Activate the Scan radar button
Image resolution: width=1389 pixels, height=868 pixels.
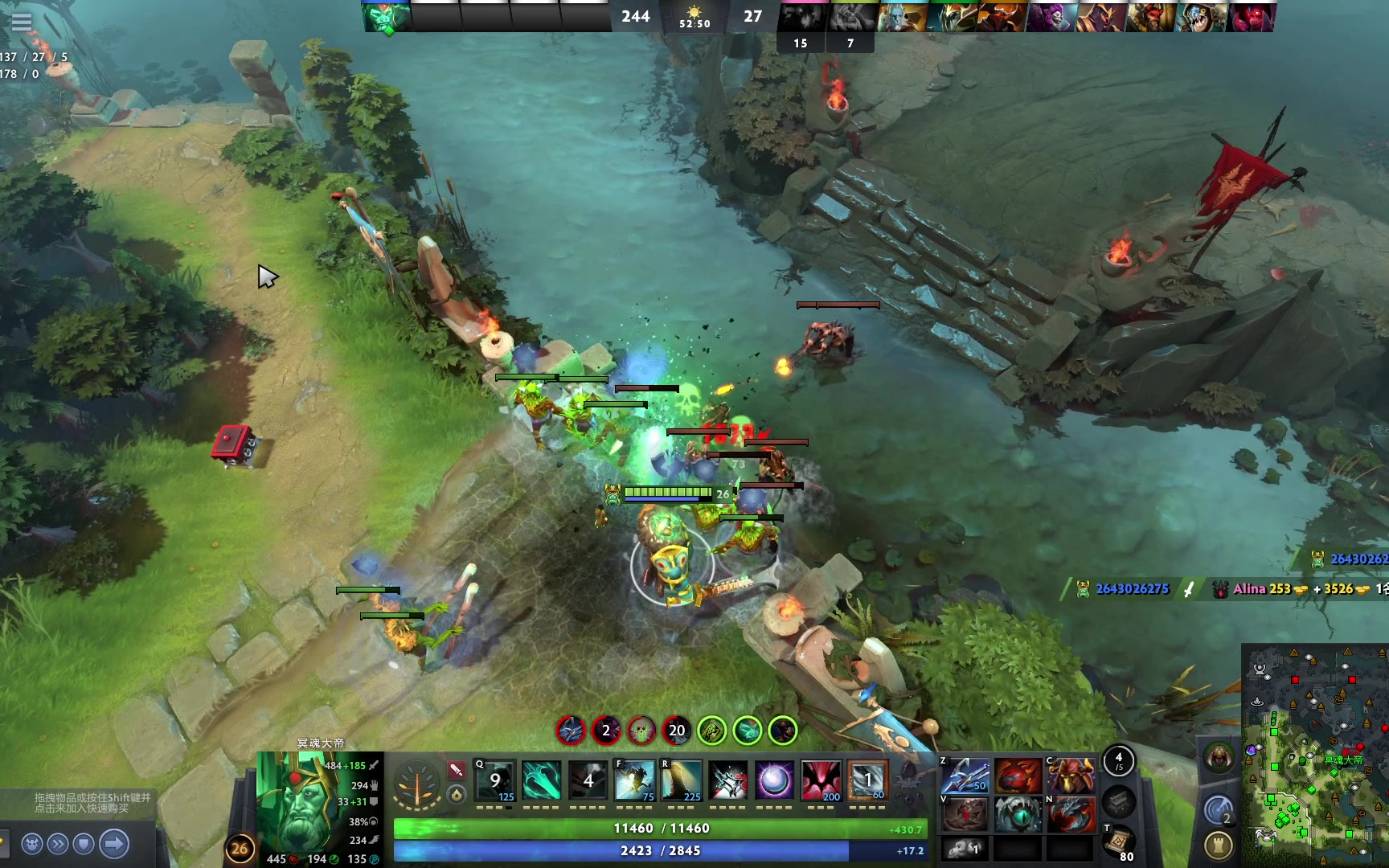click(x=1219, y=811)
